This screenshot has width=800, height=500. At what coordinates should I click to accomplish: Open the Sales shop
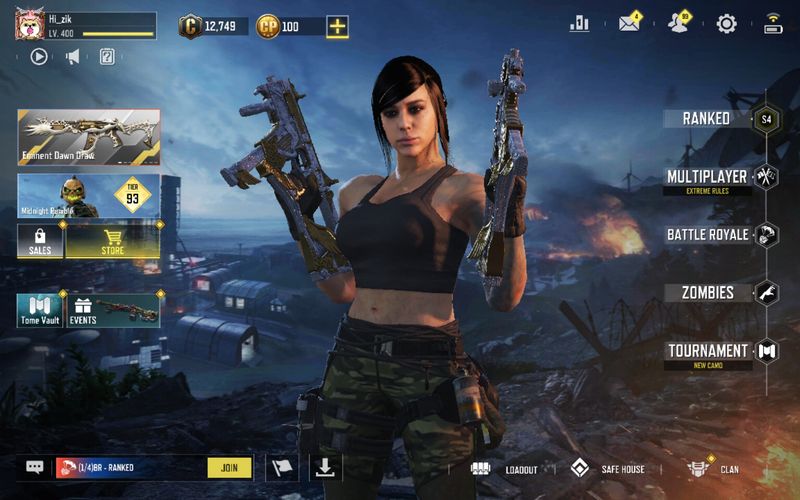tap(40, 241)
